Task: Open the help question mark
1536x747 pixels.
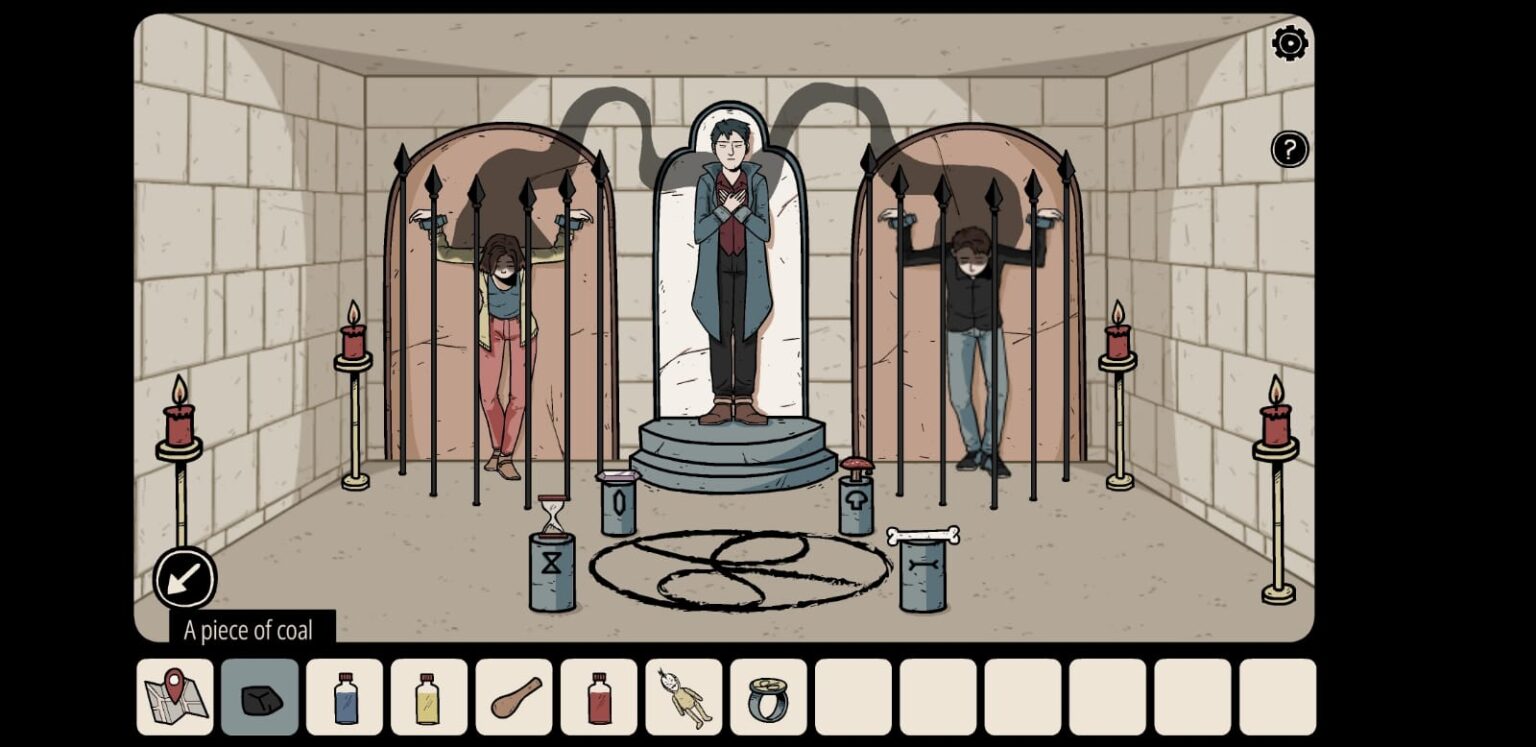Action: [x=1289, y=148]
